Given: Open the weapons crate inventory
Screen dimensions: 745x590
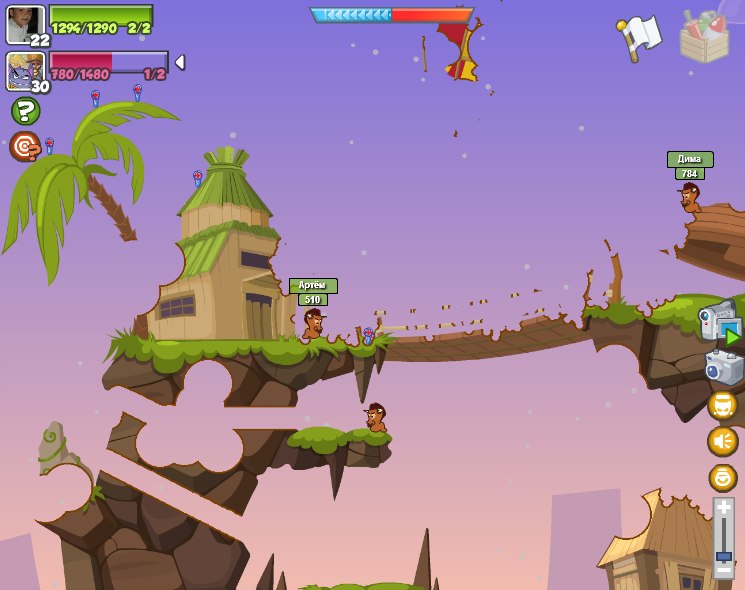Looking at the screenshot, I should pyautogui.click(x=704, y=37).
